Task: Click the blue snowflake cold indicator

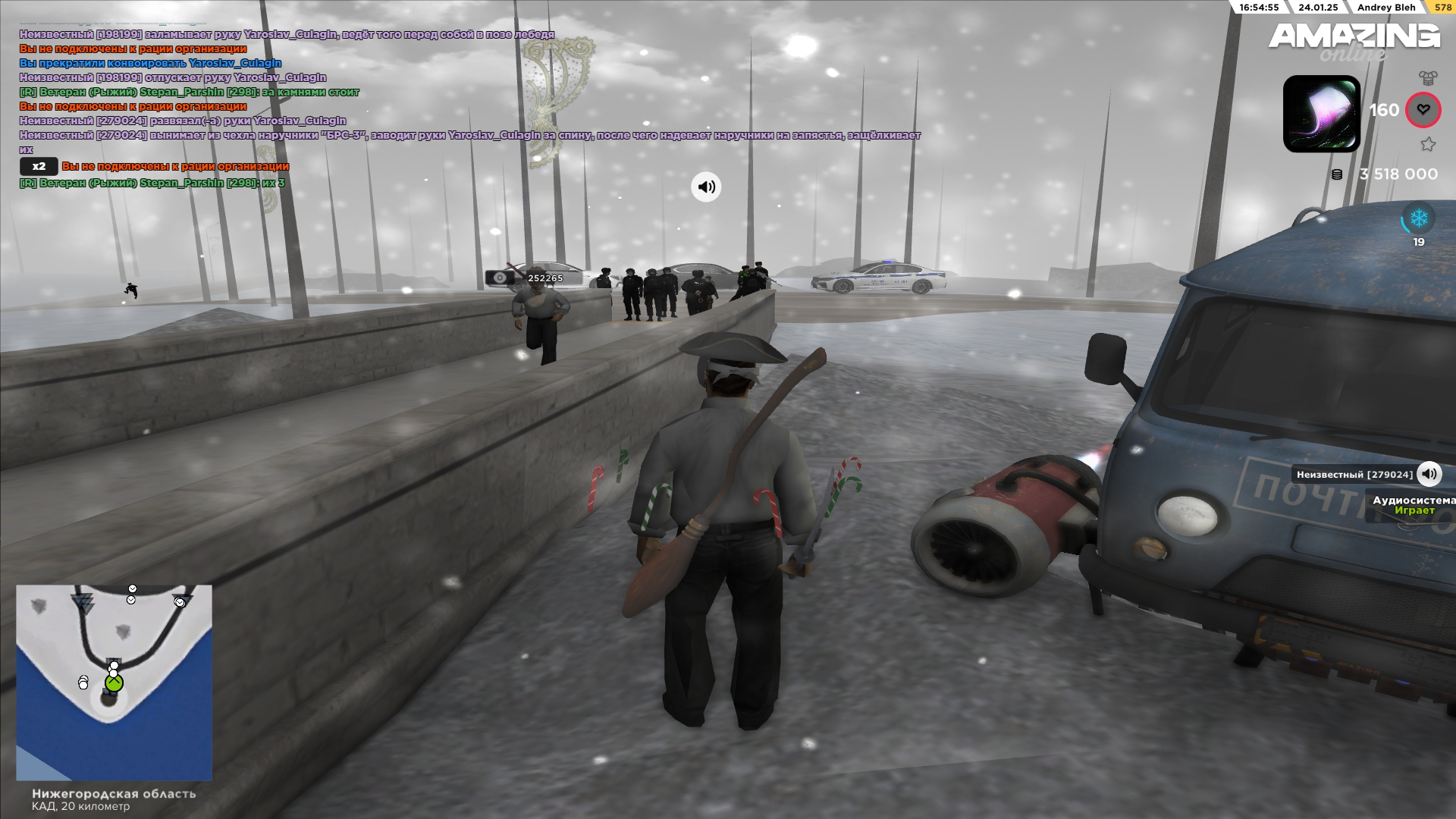Action: point(1418,219)
